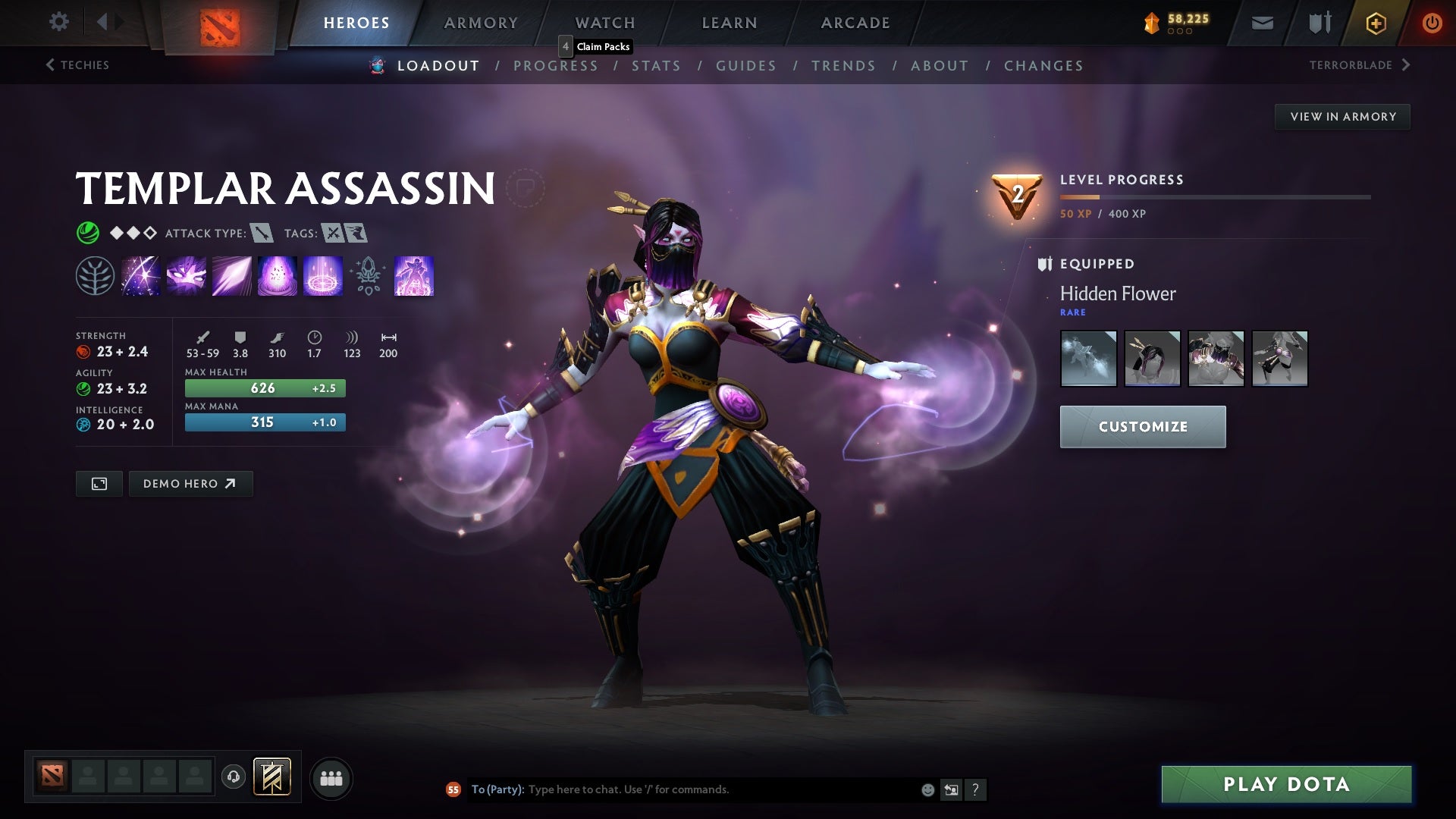Select the Refraction ability icon
The width and height of the screenshot is (1456, 819).
(140, 276)
